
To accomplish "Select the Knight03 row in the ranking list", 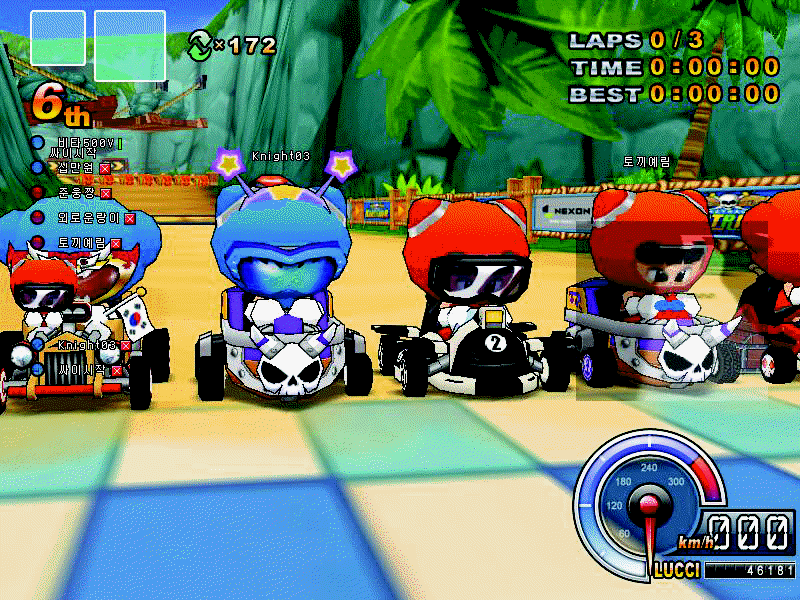I will 86,345.
